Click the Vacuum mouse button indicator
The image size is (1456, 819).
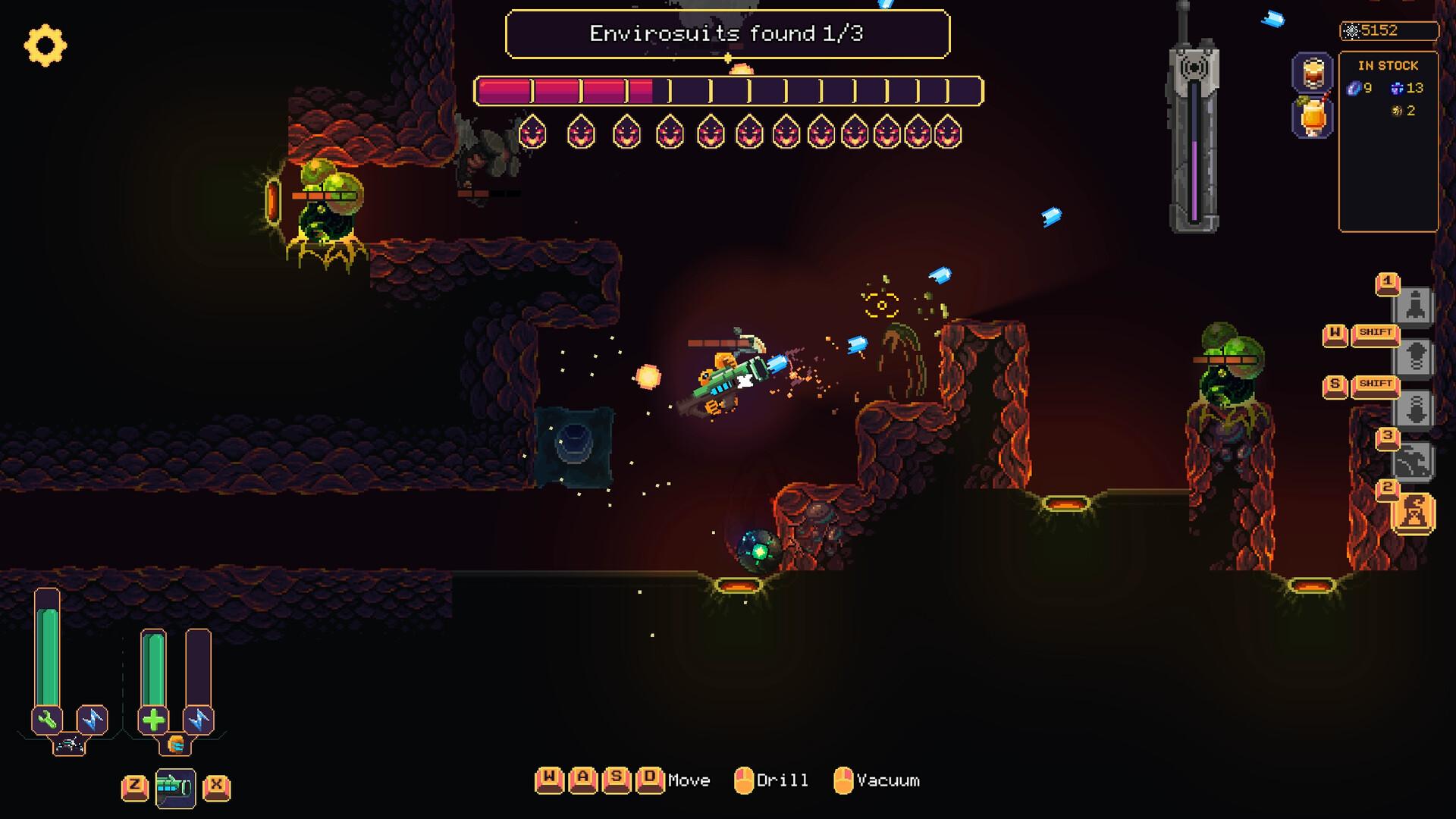(842, 780)
